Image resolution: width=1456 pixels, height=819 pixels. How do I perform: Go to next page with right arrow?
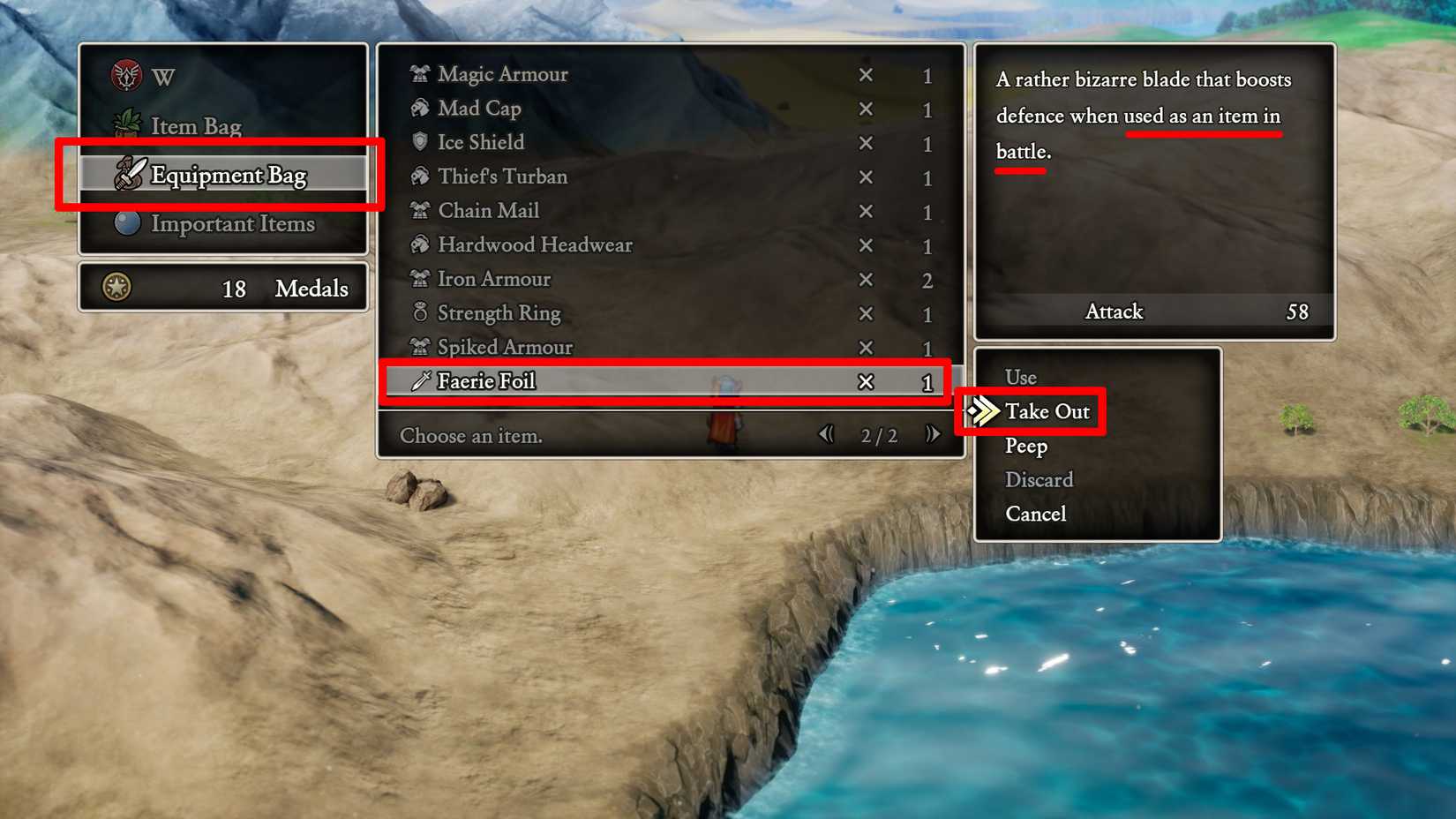click(934, 434)
